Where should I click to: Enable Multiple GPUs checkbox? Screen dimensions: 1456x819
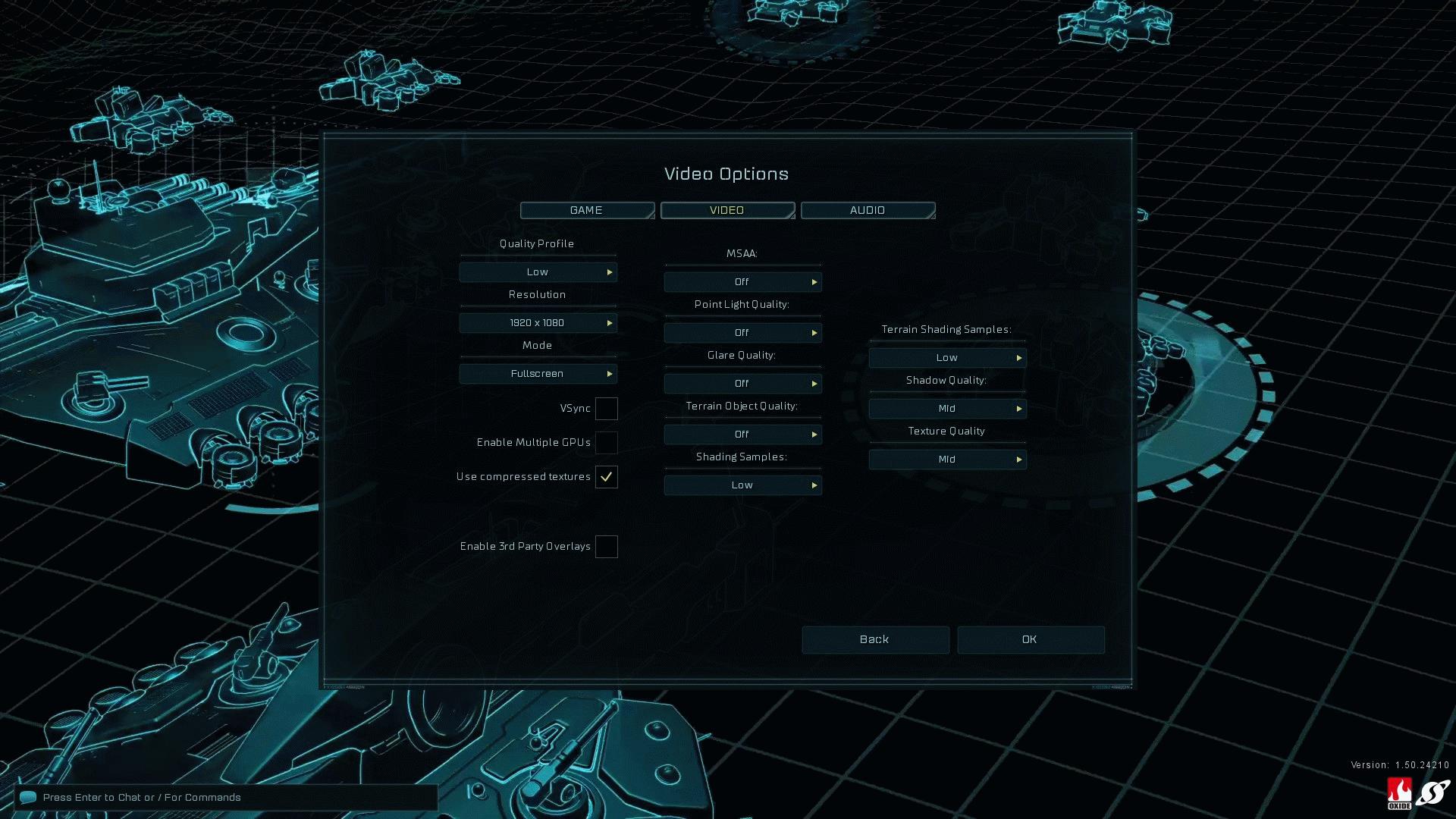(x=606, y=443)
